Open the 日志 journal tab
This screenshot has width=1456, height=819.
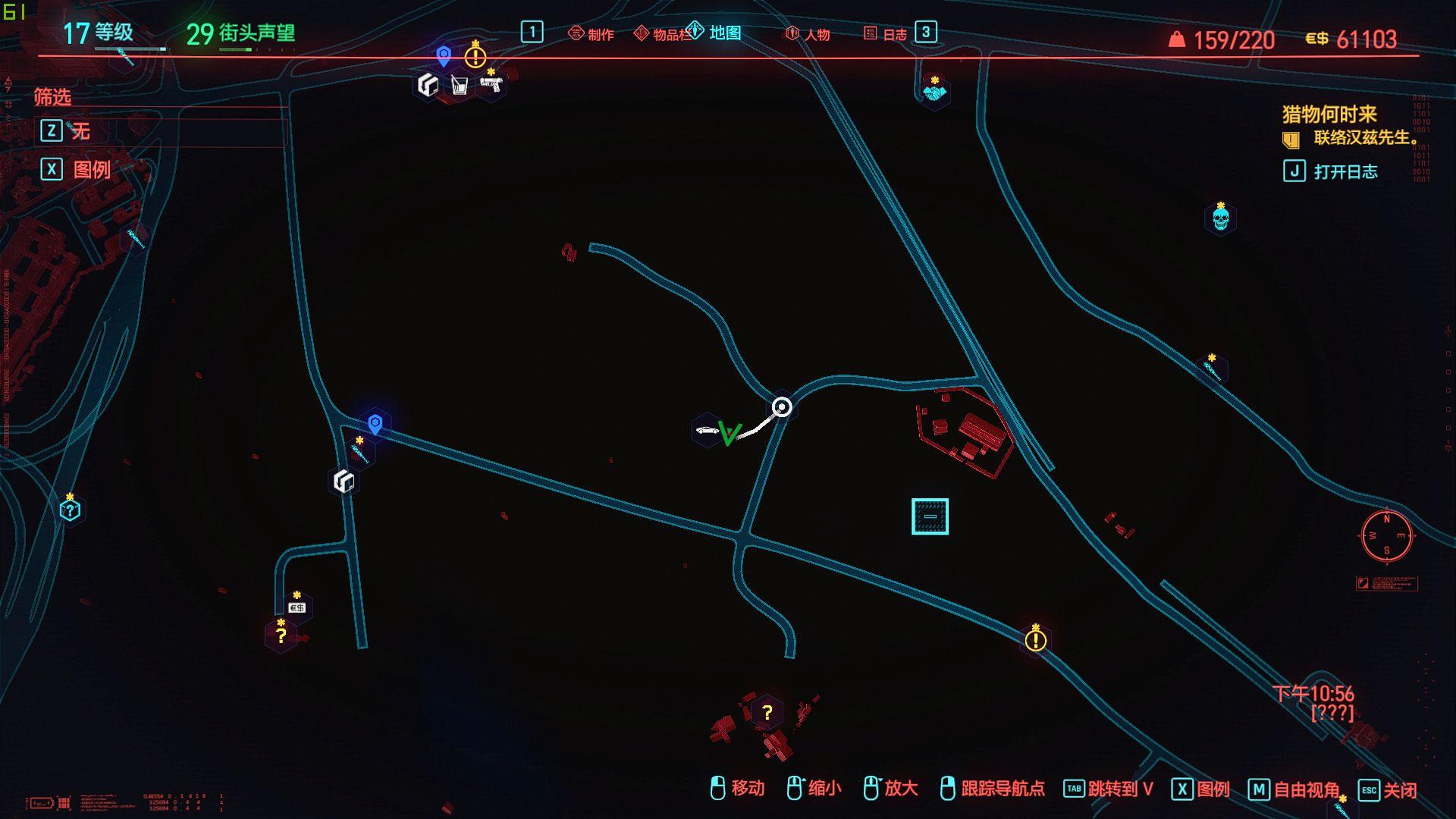(x=886, y=34)
